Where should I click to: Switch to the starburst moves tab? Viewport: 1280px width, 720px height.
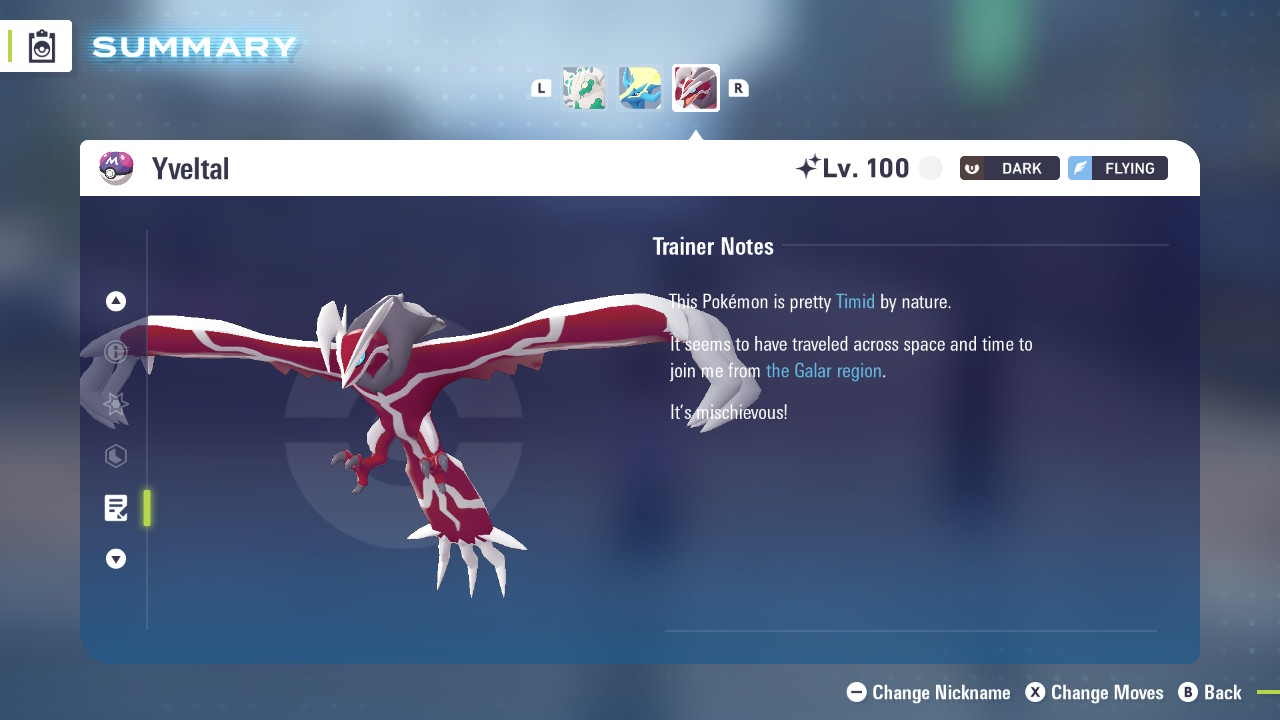point(116,404)
